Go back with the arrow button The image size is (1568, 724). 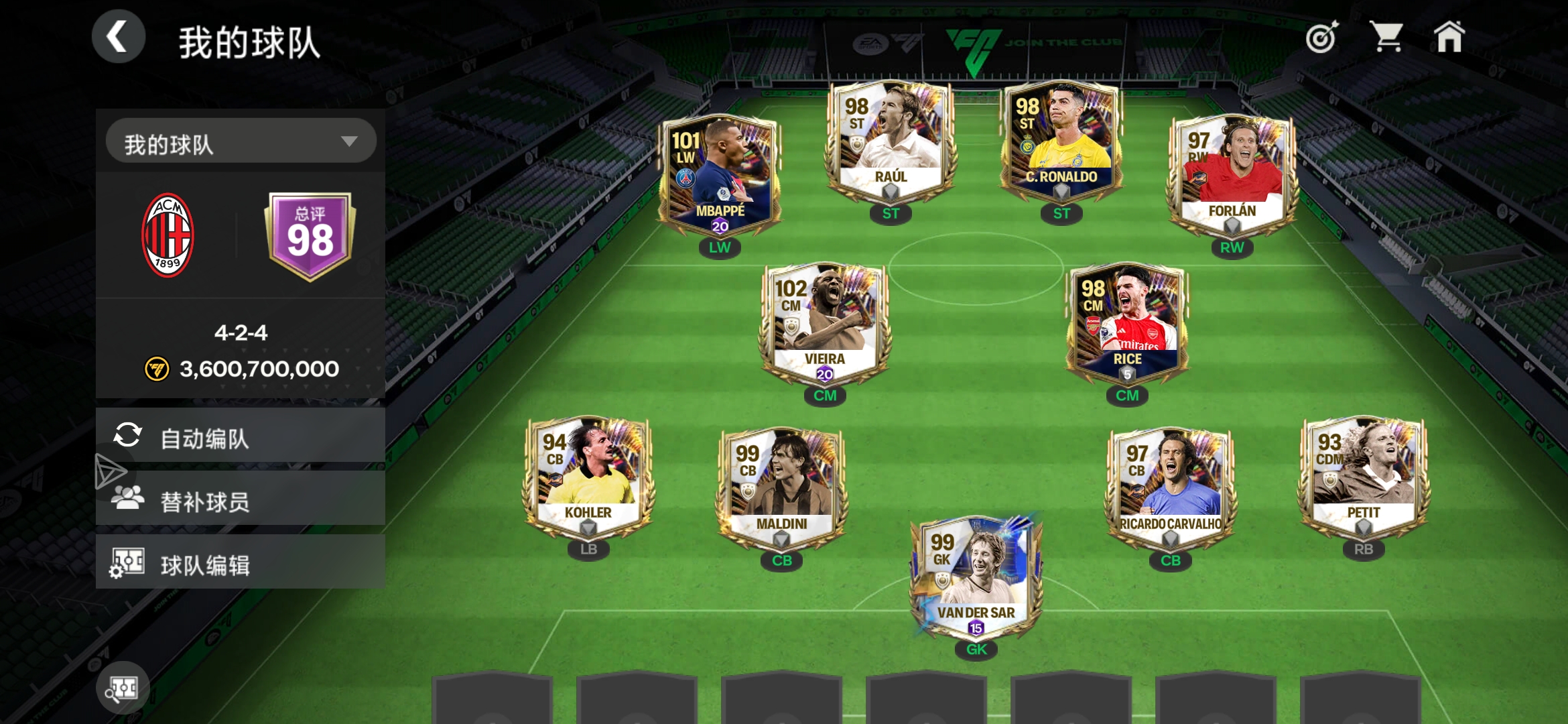point(119,37)
